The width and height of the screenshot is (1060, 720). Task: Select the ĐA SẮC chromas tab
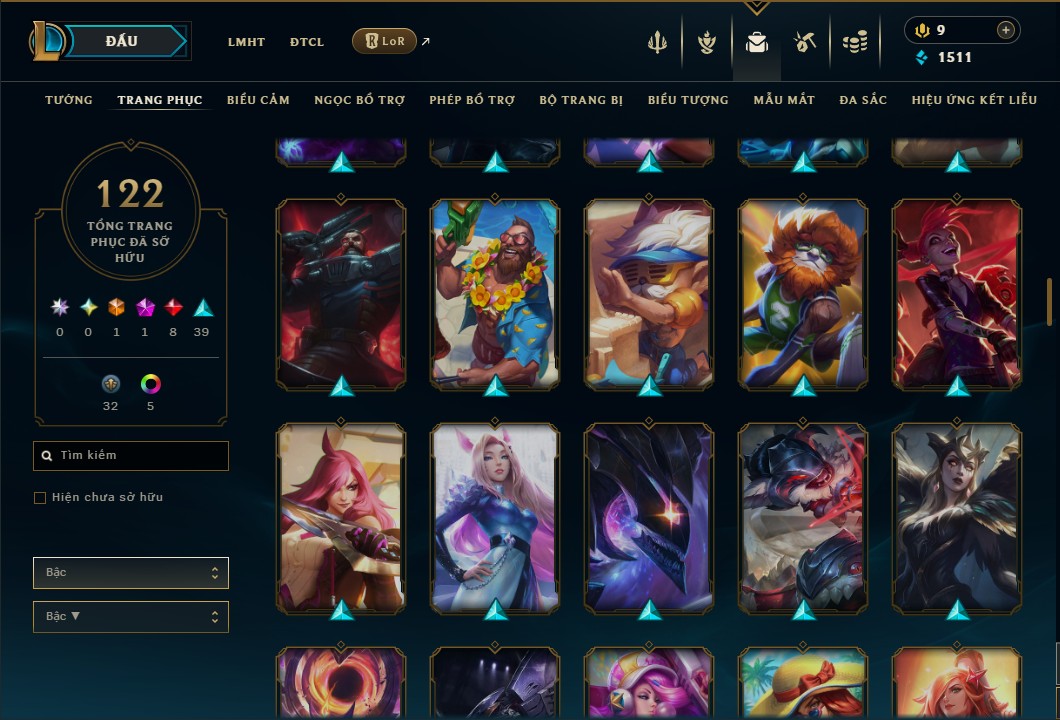(863, 100)
